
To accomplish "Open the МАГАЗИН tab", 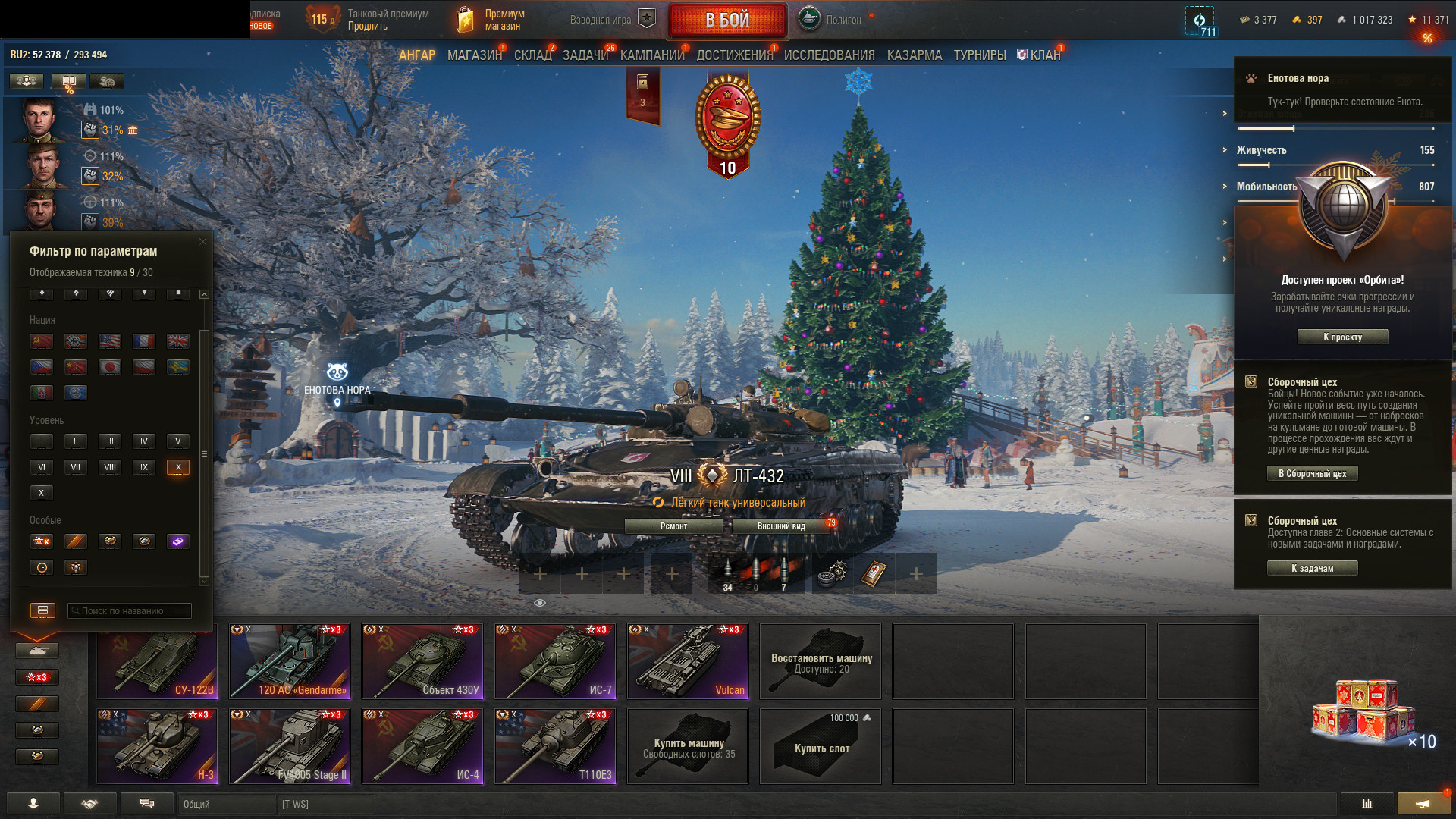I will (474, 55).
